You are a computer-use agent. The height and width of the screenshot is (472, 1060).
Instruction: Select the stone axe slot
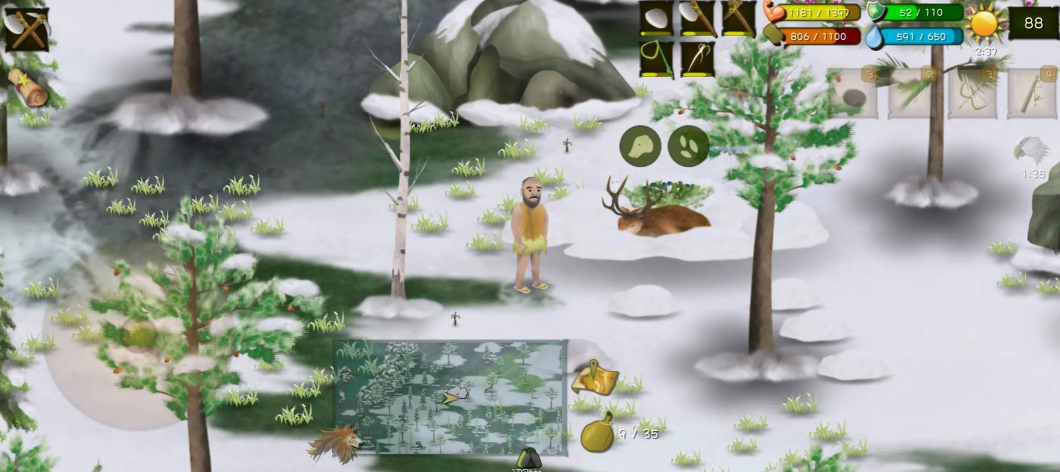(x=697, y=19)
